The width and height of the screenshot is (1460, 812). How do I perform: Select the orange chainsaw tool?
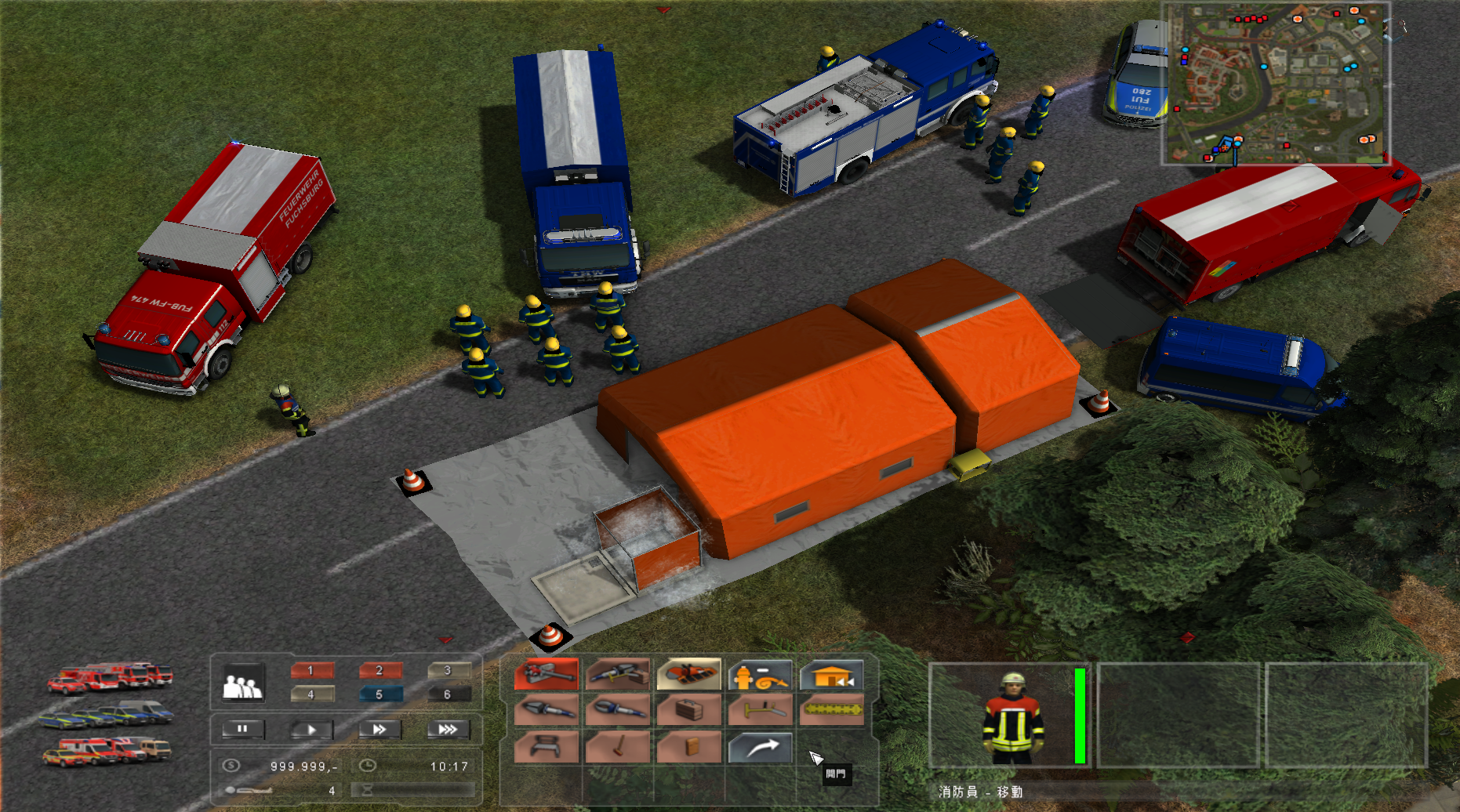coord(688,674)
